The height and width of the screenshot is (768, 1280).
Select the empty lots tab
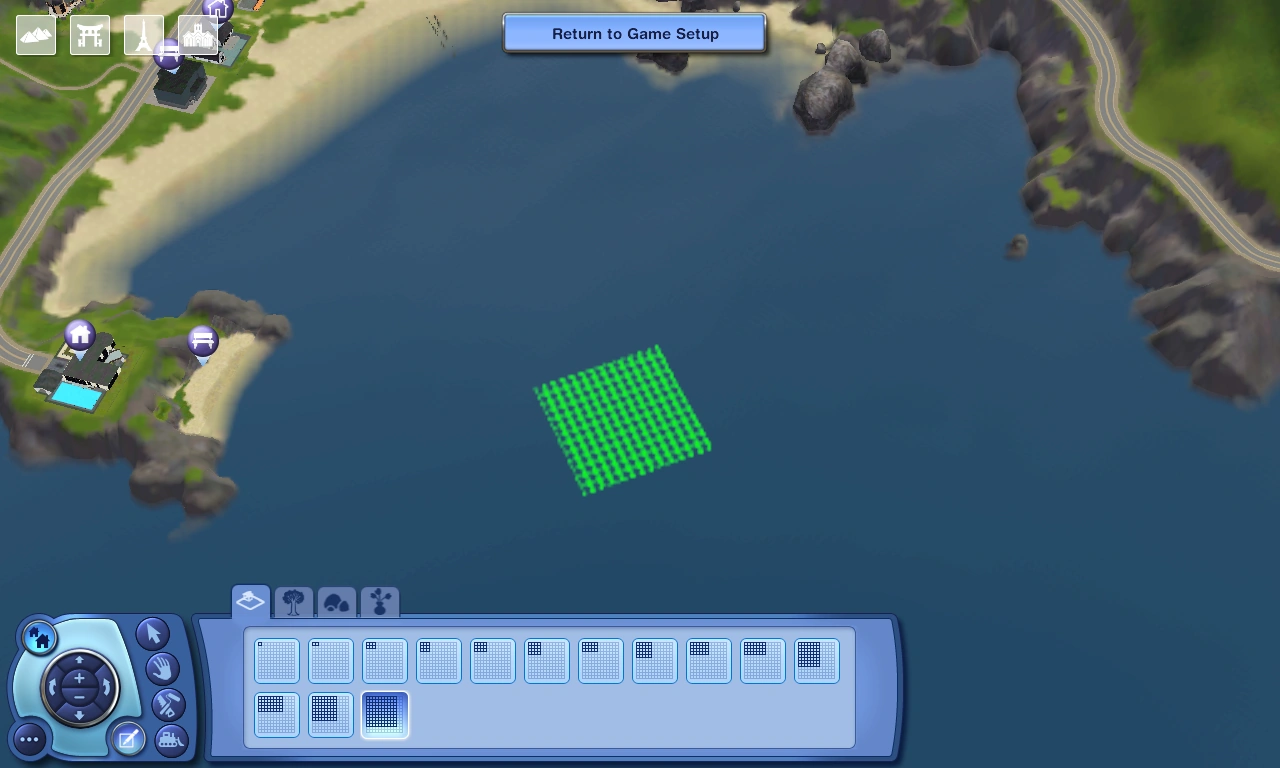point(249,600)
